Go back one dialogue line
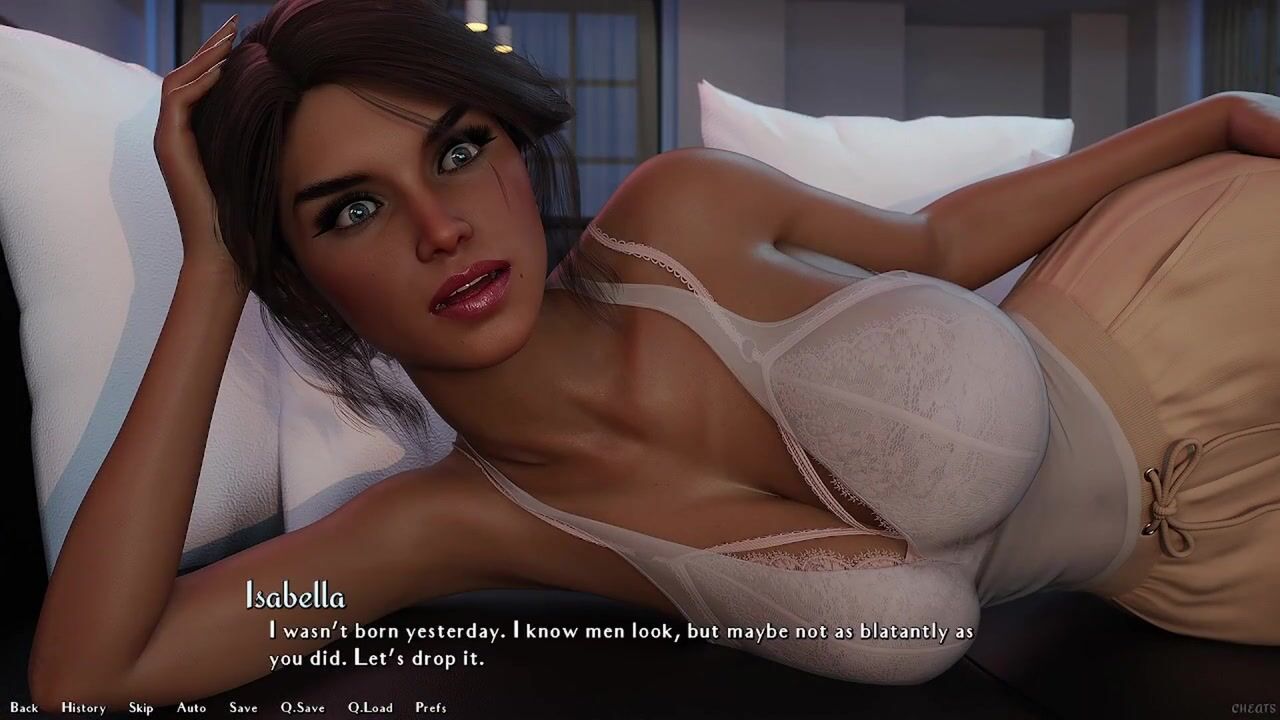The height and width of the screenshot is (720, 1280). (x=24, y=707)
